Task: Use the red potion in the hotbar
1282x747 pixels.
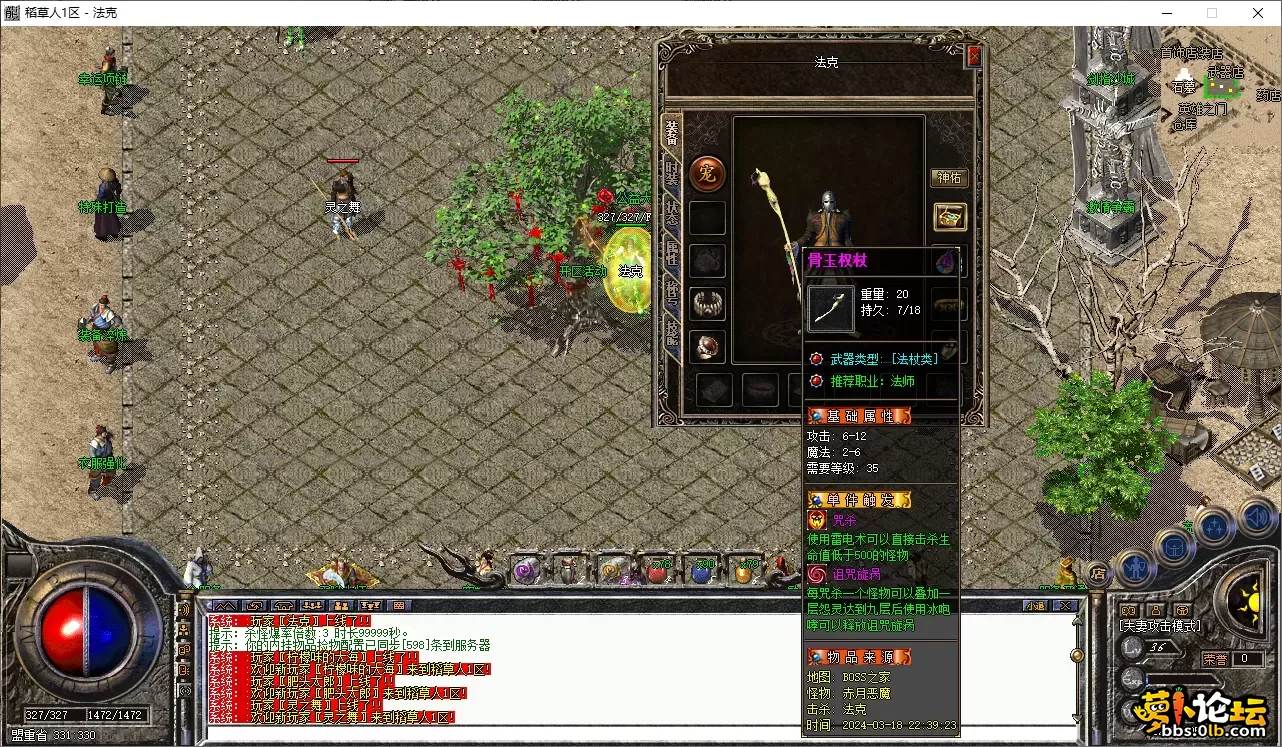Action: click(657, 572)
